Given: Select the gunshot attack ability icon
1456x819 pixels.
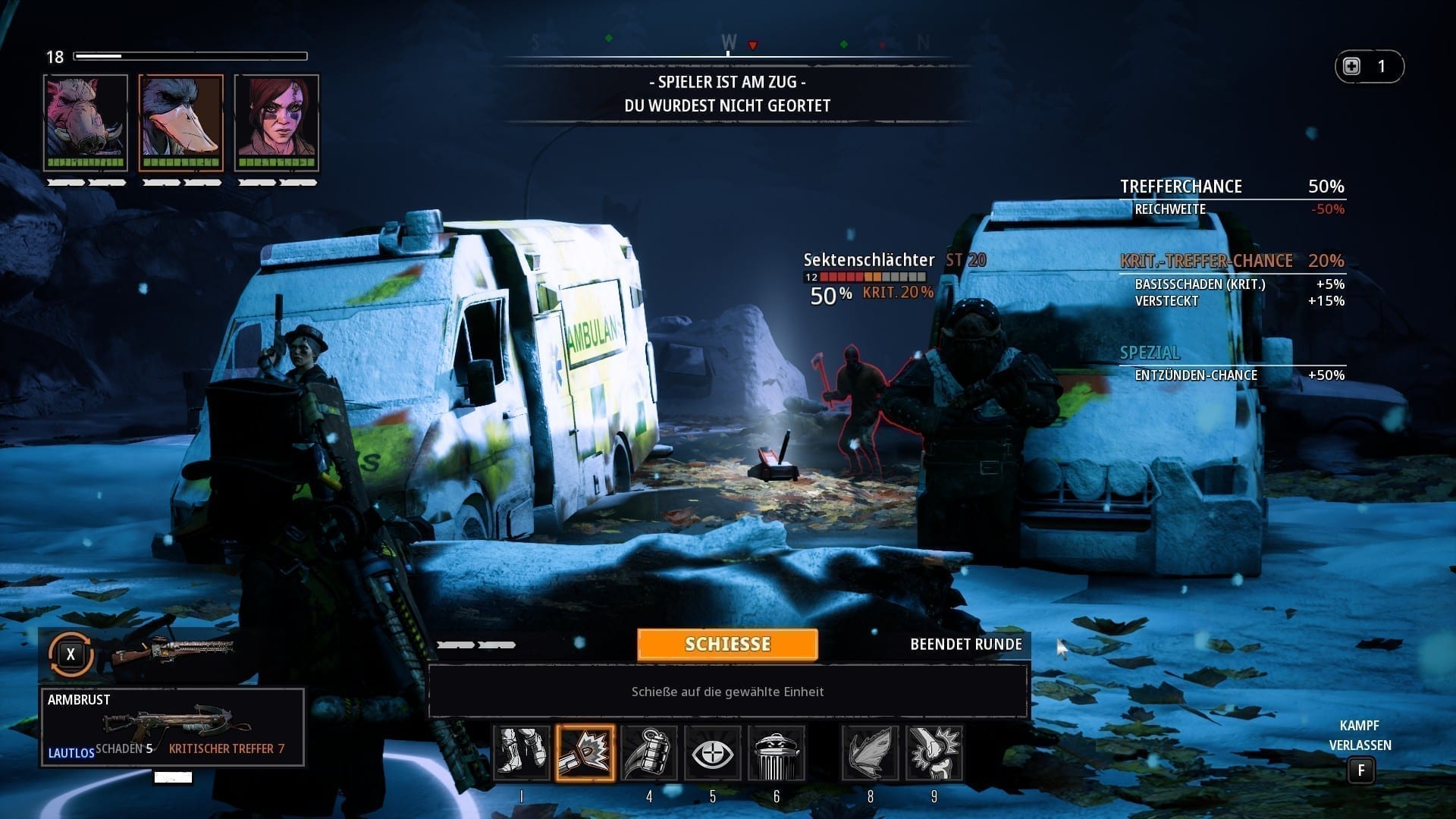Looking at the screenshot, I should pos(585,753).
